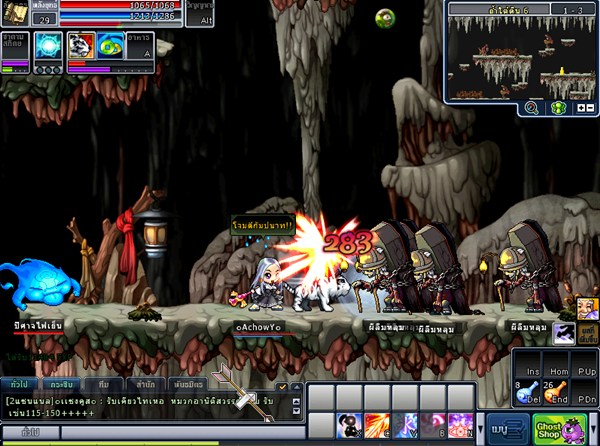Image resolution: width=600 pixels, height=446 pixels.
Task: Use the orange potion on the End slot
Action: point(555,393)
